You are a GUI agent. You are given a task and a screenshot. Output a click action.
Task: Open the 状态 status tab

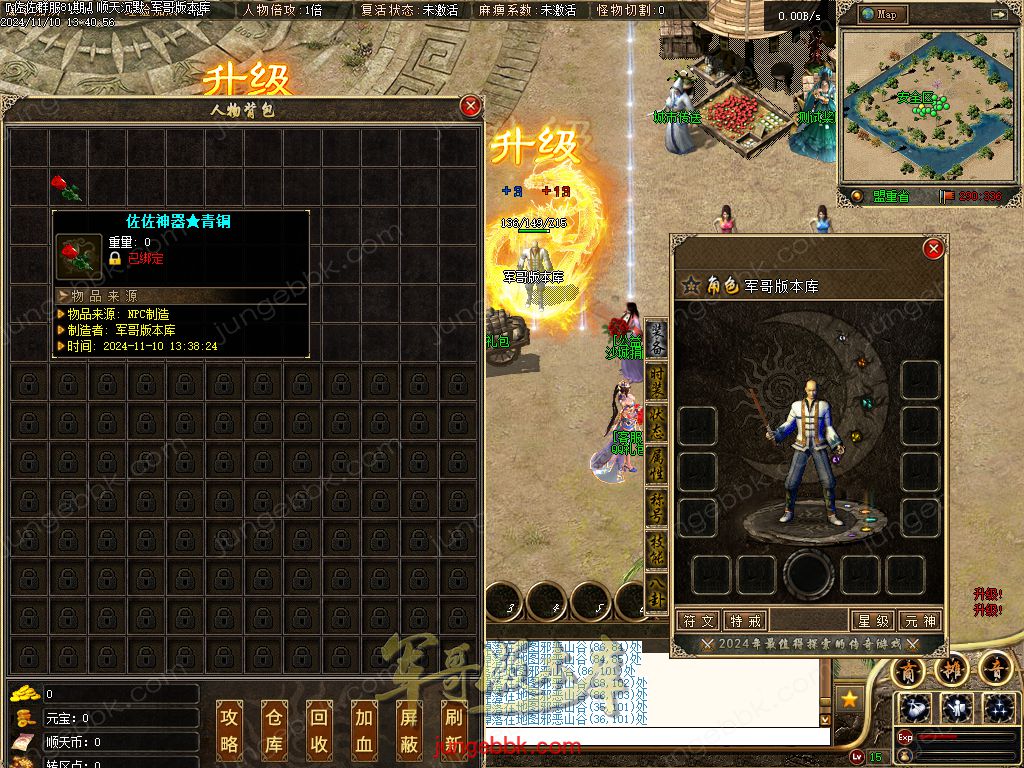point(657,424)
